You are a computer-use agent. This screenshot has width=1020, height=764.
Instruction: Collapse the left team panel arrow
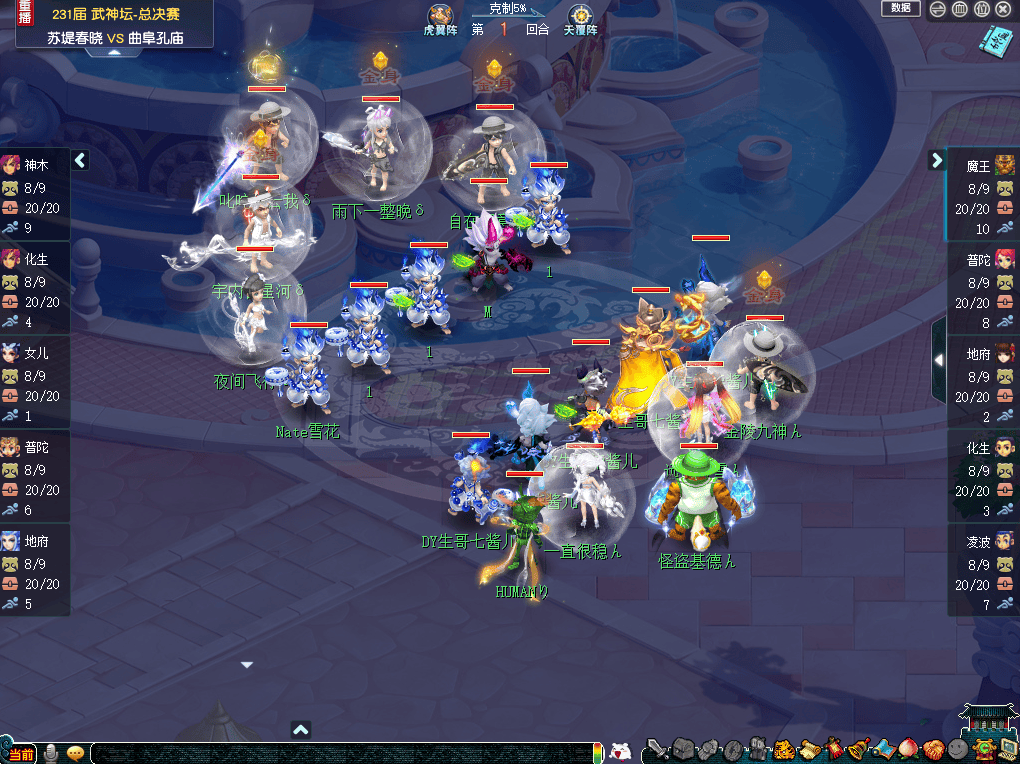coord(81,160)
